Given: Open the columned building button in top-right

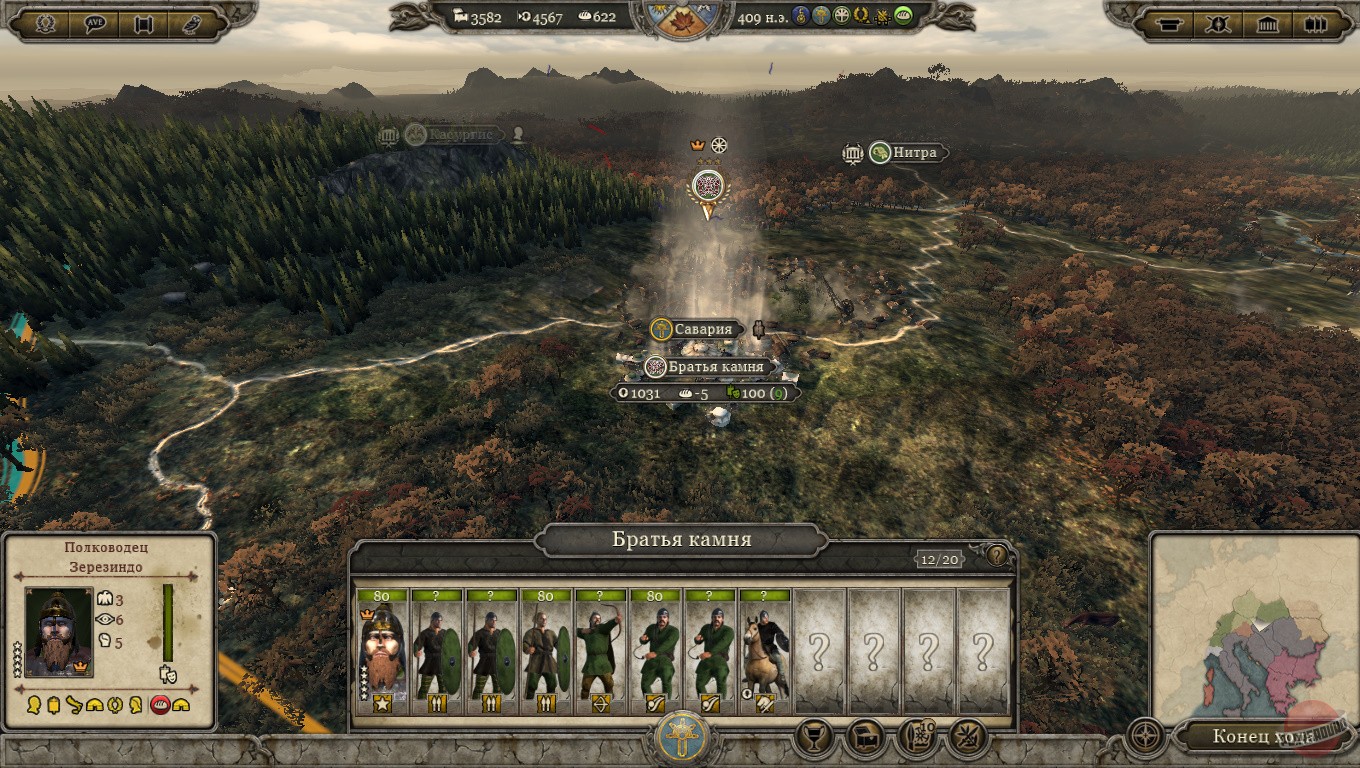Looking at the screenshot, I should pyautogui.click(x=1268, y=24).
